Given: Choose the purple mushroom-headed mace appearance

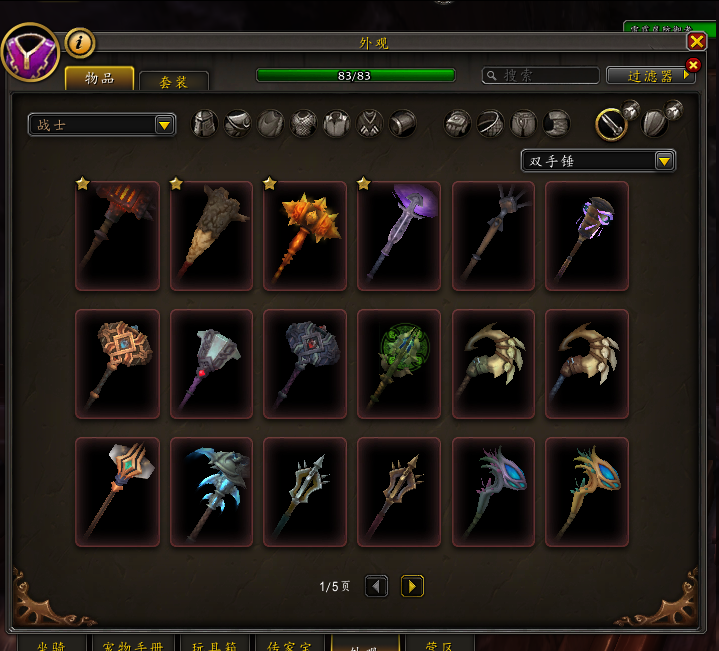Looking at the screenshot, I should tap(399, 236).
